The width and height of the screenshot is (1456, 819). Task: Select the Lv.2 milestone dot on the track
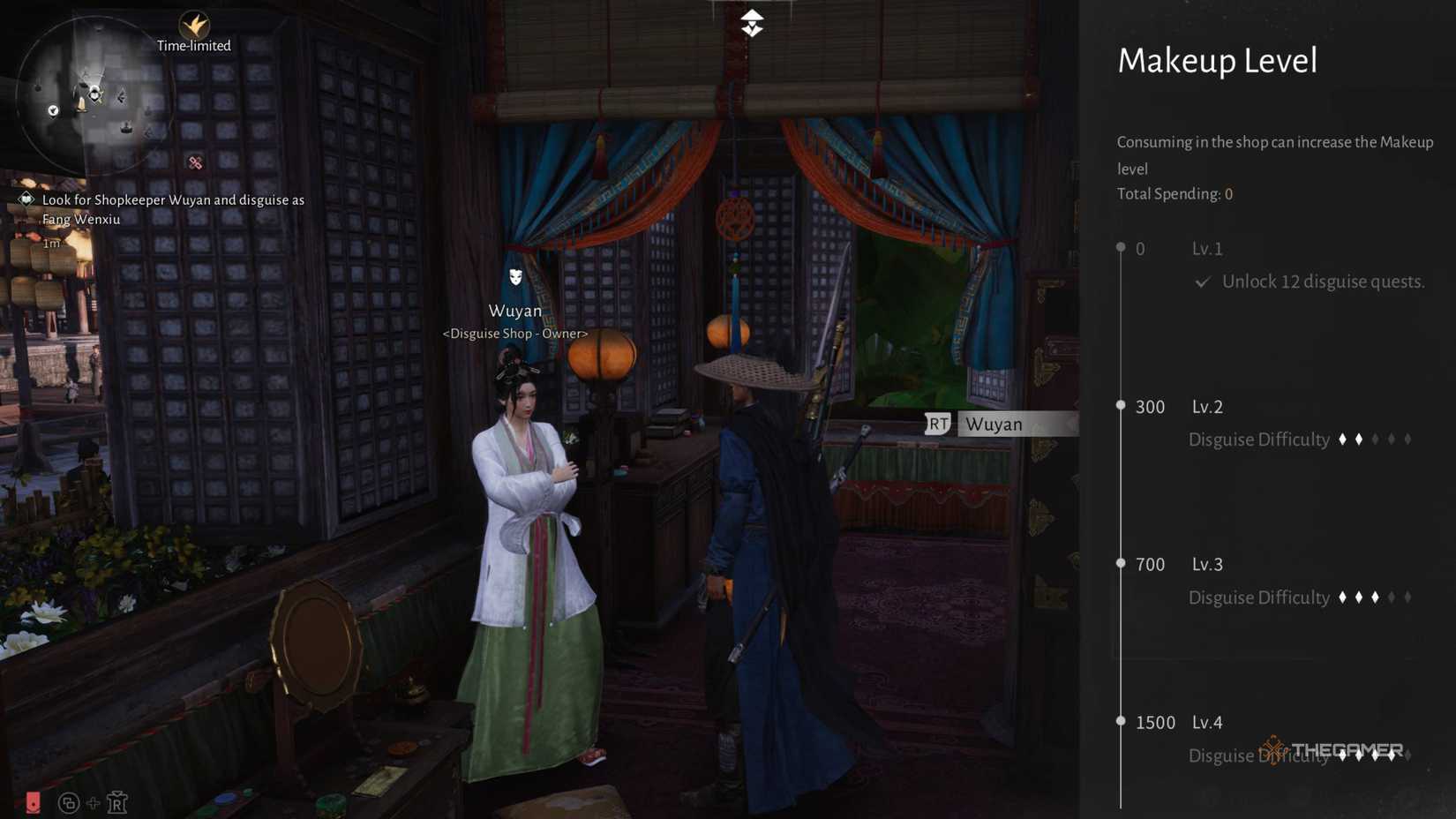[1121, 406]
